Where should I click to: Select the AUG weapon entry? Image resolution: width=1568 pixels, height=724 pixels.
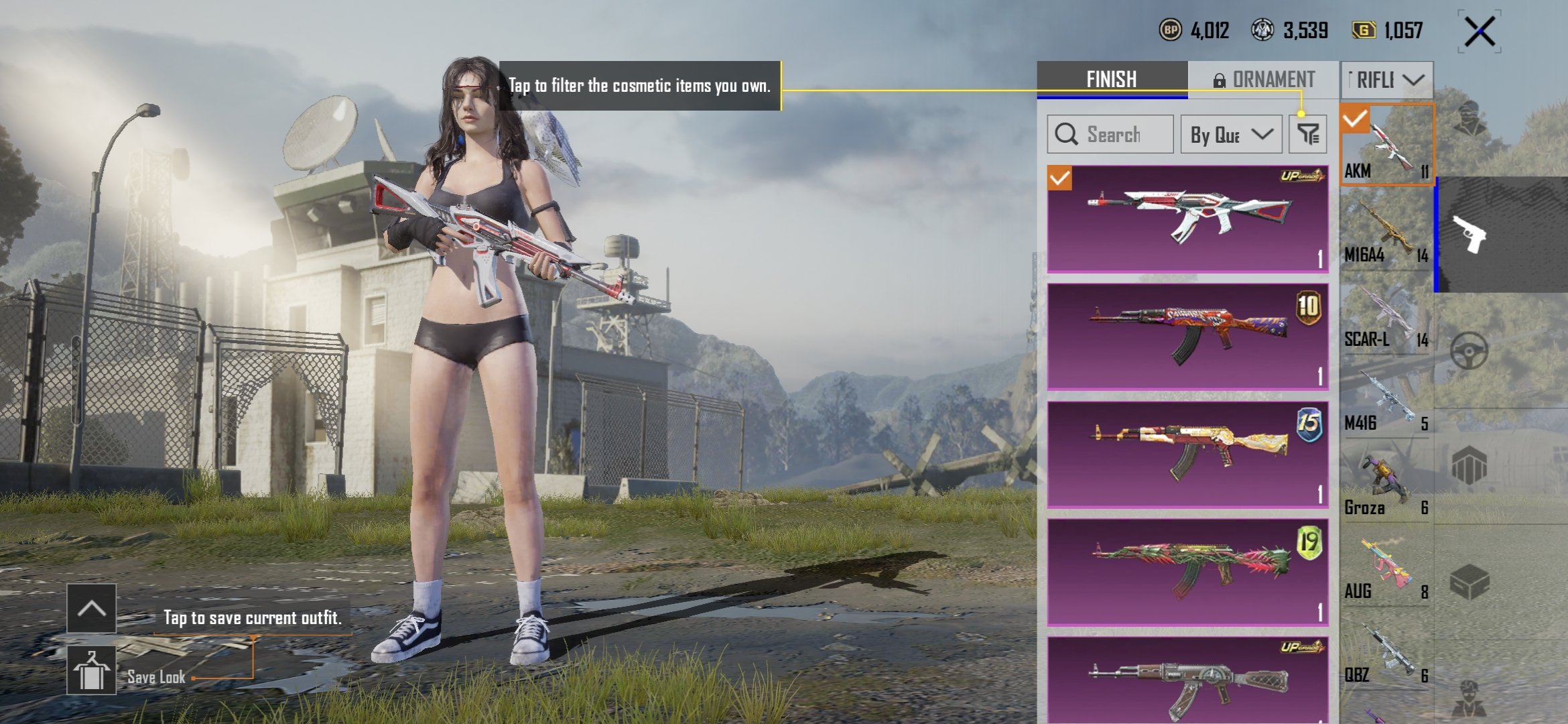(x=1386, y=567)
